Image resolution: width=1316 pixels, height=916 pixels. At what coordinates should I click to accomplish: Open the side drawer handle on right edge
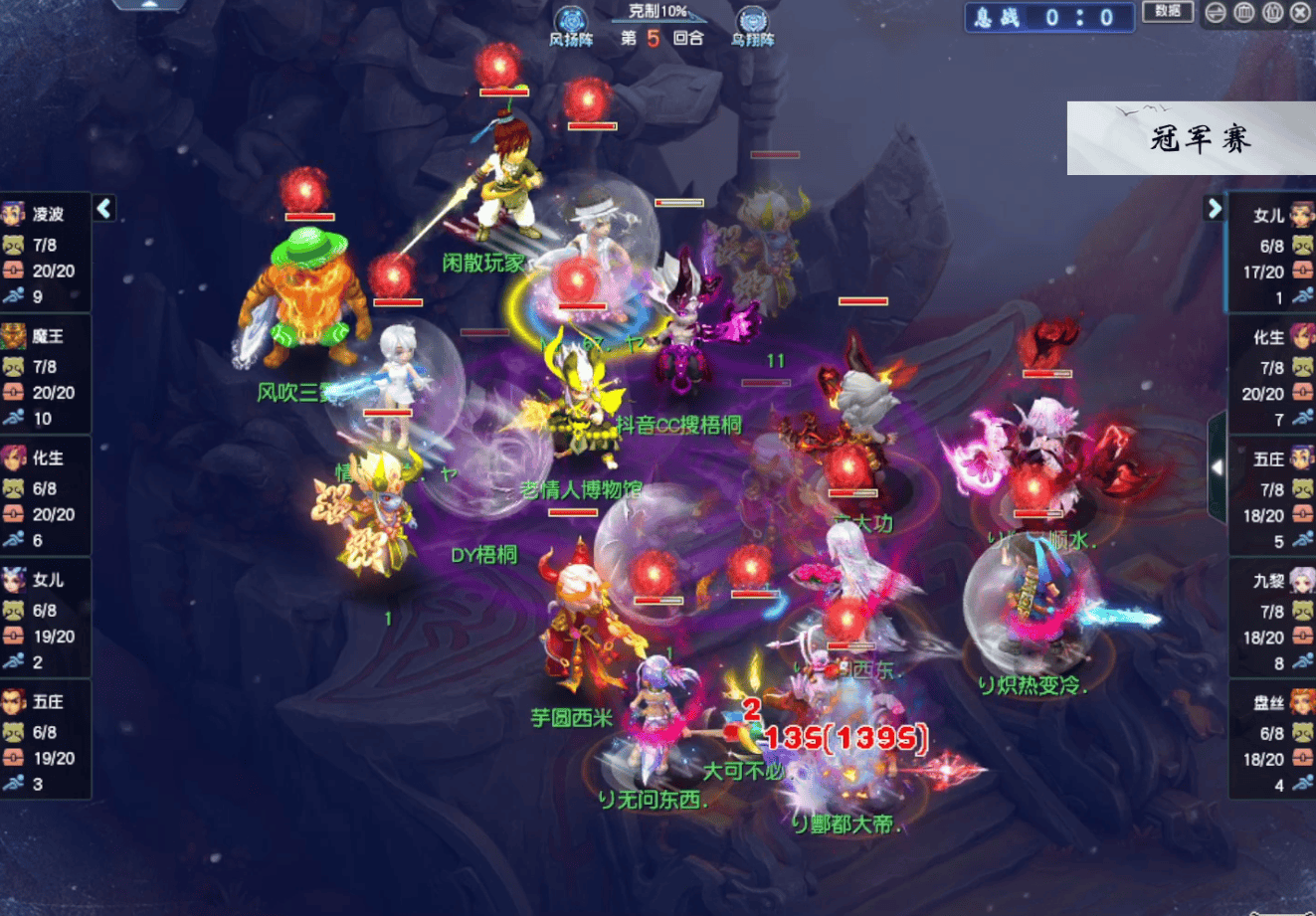(x=1216, y=467)
